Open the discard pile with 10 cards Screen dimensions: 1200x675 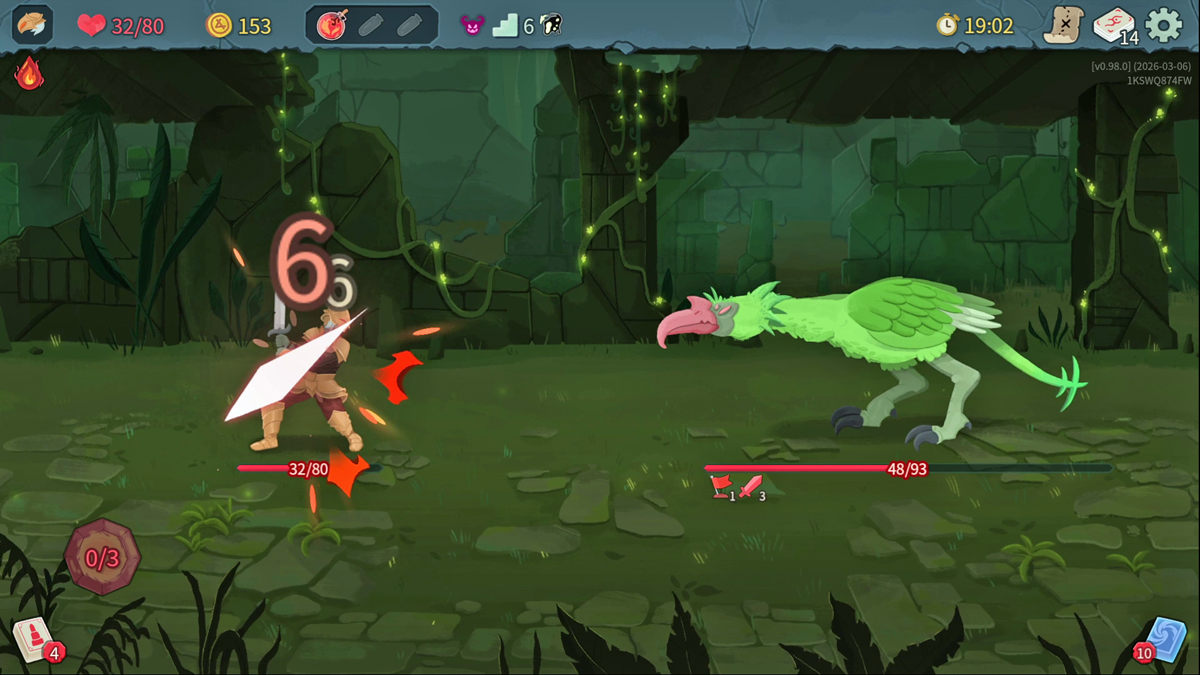(1164, 638)
